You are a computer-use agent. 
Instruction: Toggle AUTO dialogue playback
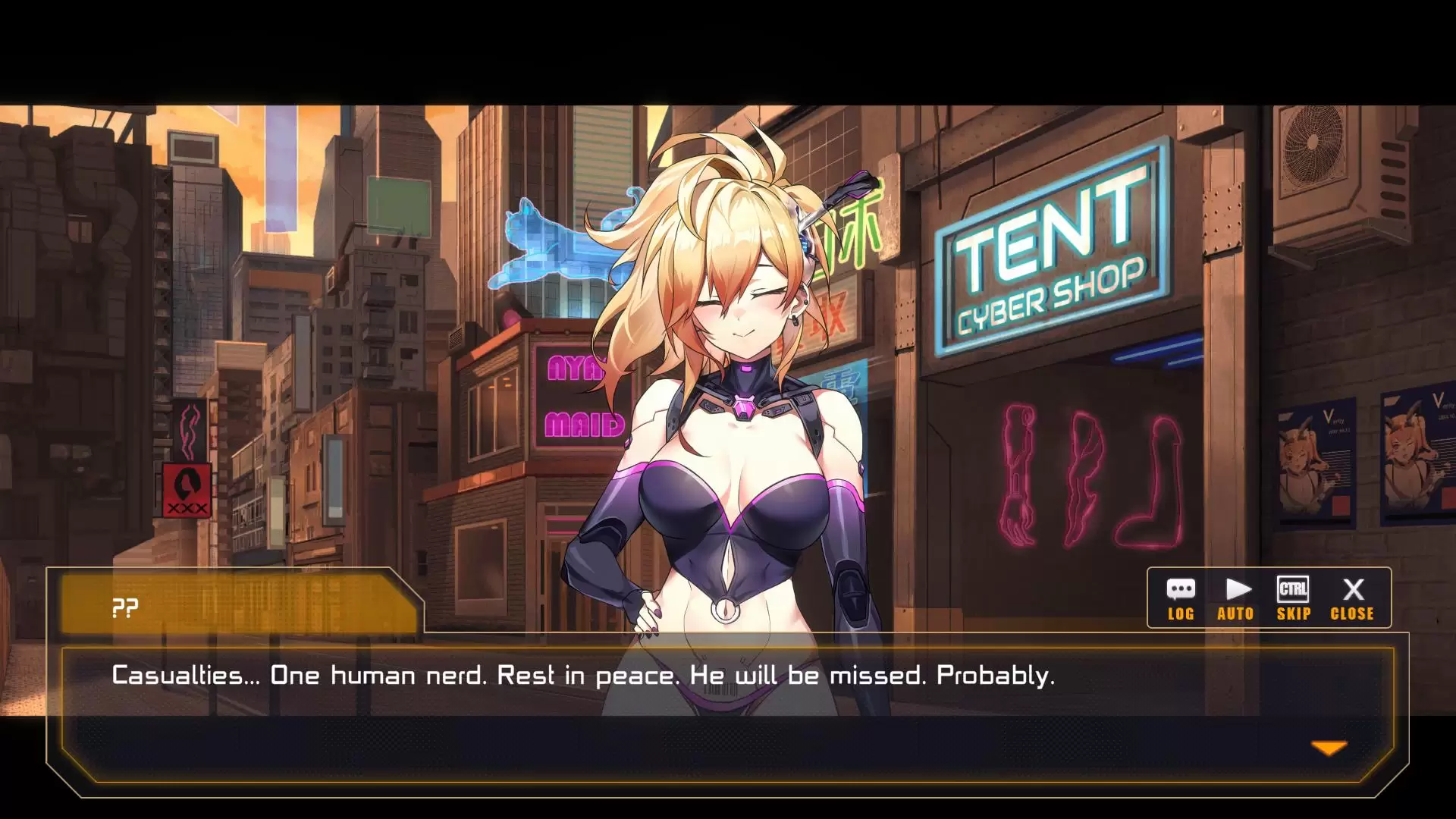[x=1236, y=598]
